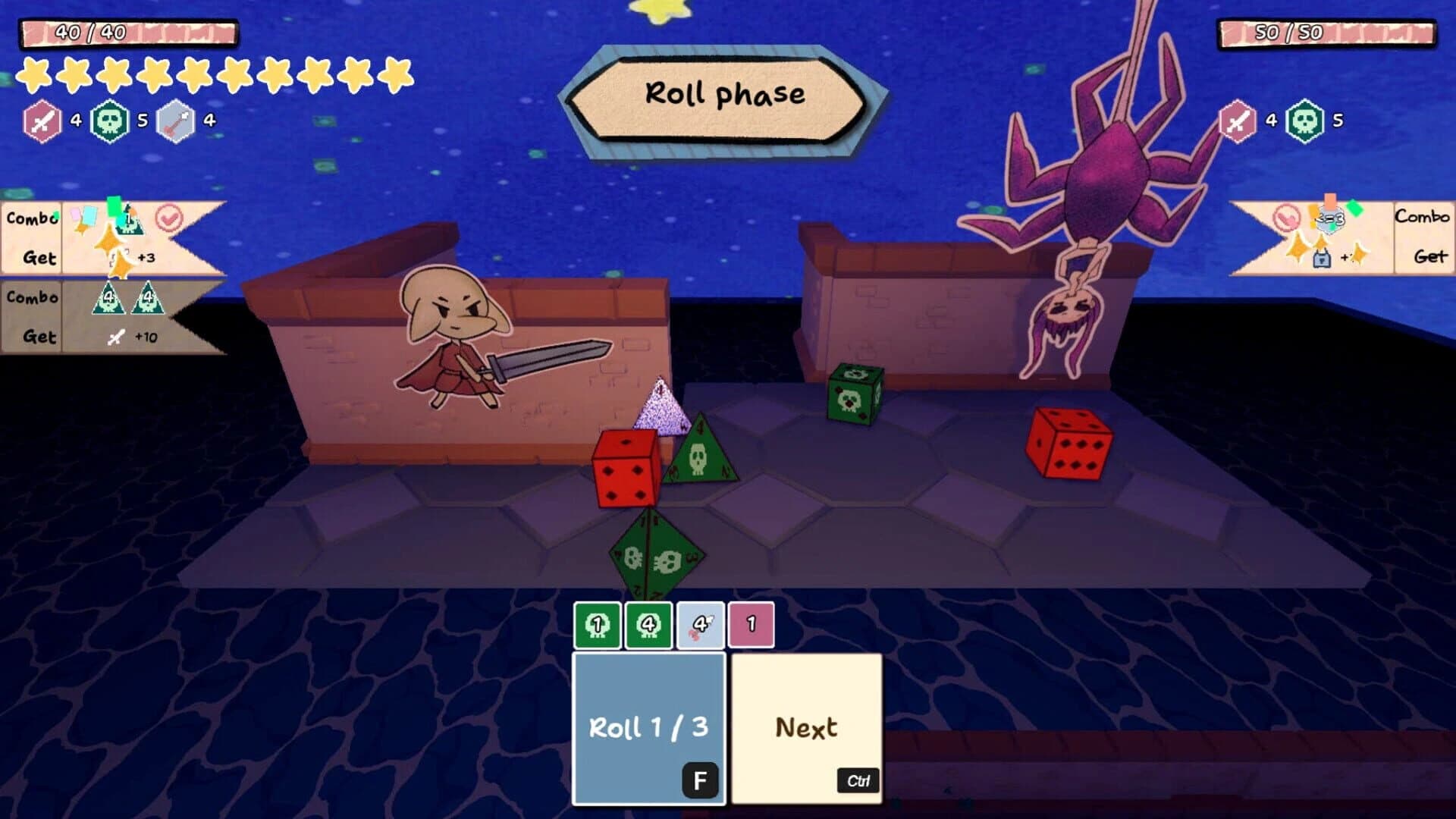Toggle the pink checkmark on the top Combo panel
Viewport: 1456px width, 819px height.
click(168, 218)
